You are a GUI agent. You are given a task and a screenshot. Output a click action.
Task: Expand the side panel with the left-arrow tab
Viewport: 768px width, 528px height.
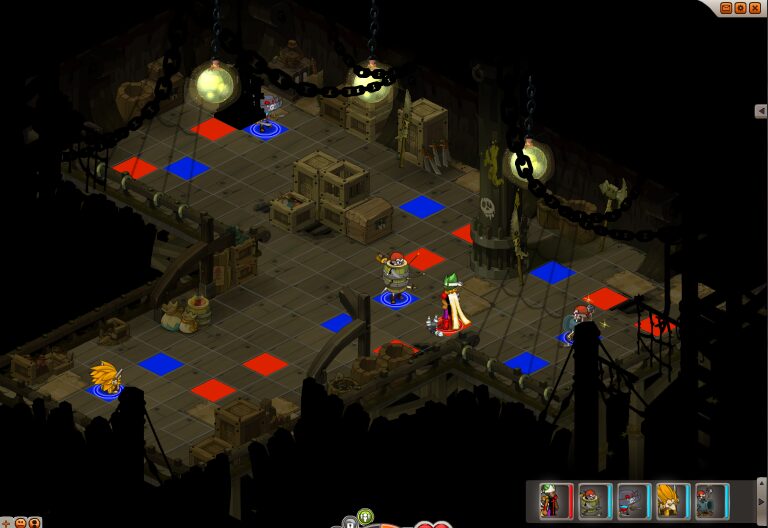761,111
